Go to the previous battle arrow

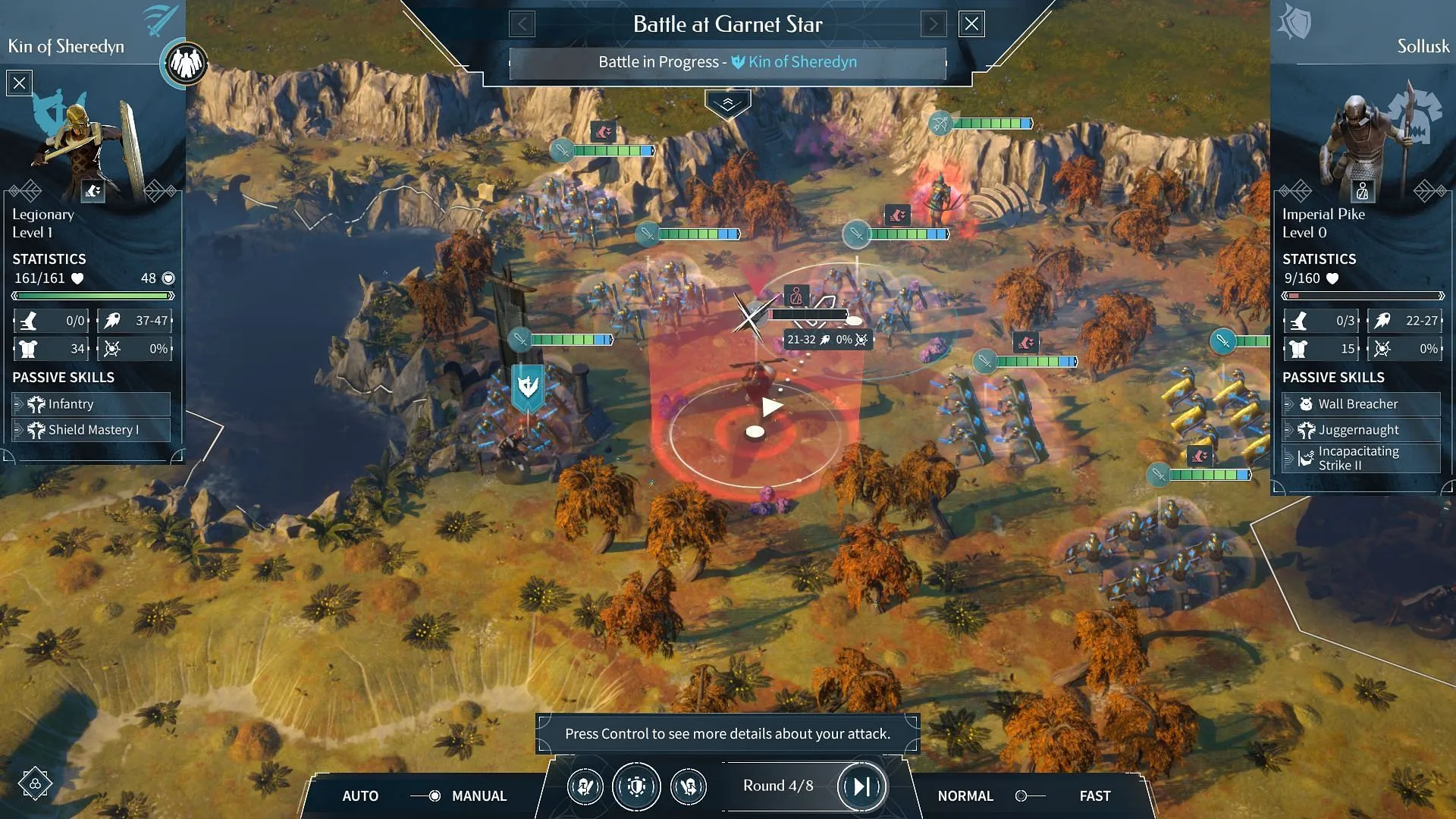522,24
